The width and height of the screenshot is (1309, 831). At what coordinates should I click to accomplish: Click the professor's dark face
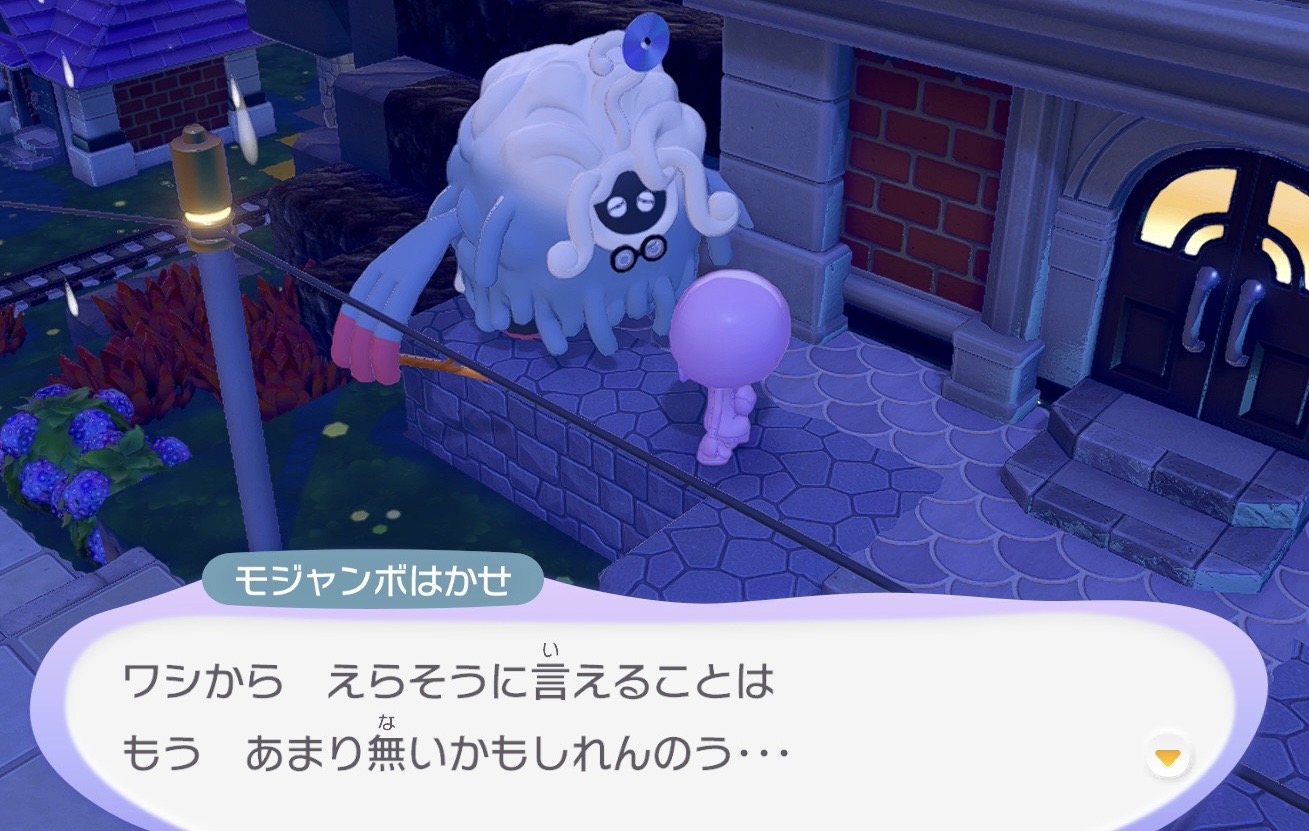tap(630, 200)
